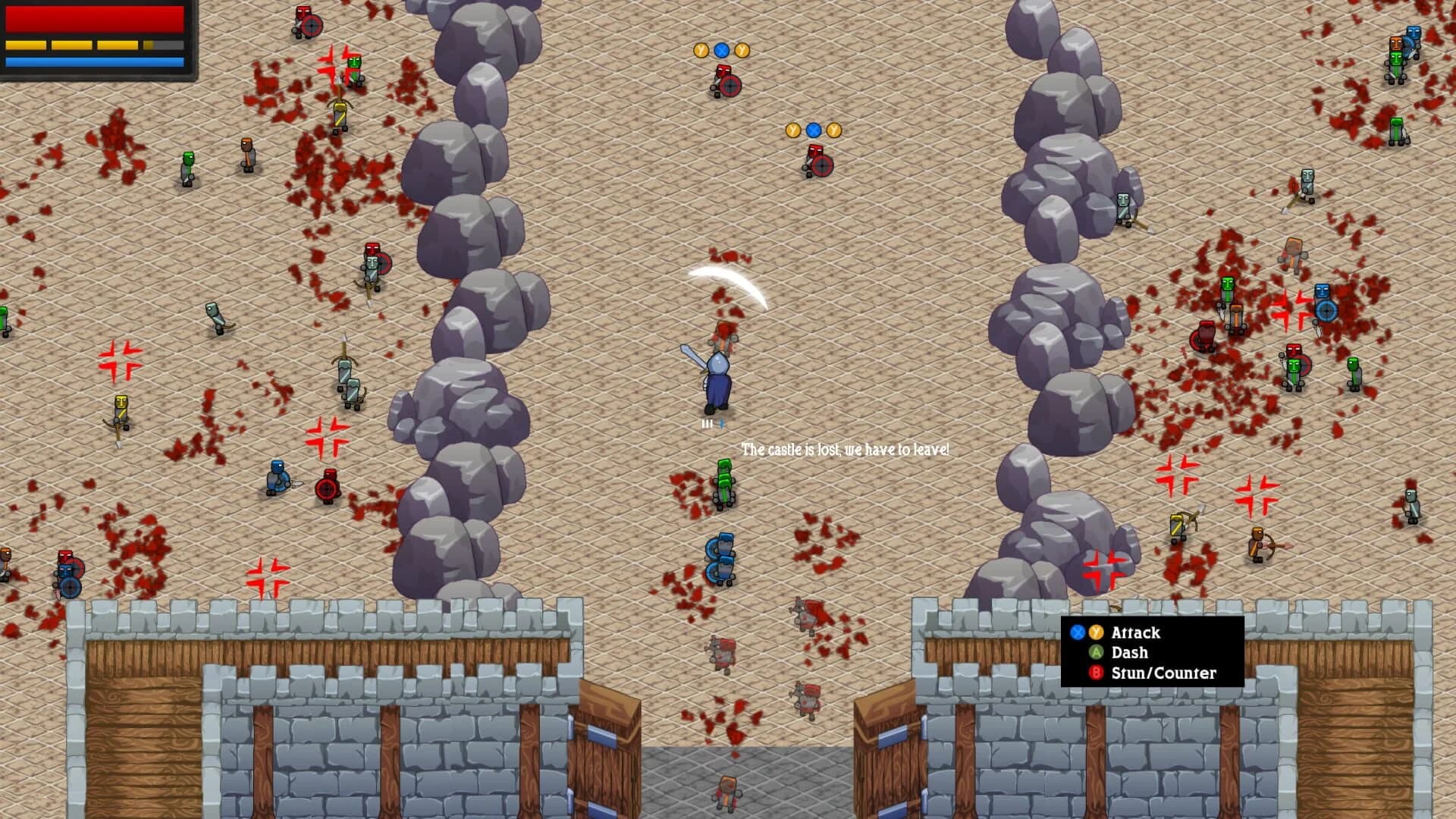1456x819 pixels.
Task: Click the red B Stun/Counter button icon
Action: (x=1096, y=673)
